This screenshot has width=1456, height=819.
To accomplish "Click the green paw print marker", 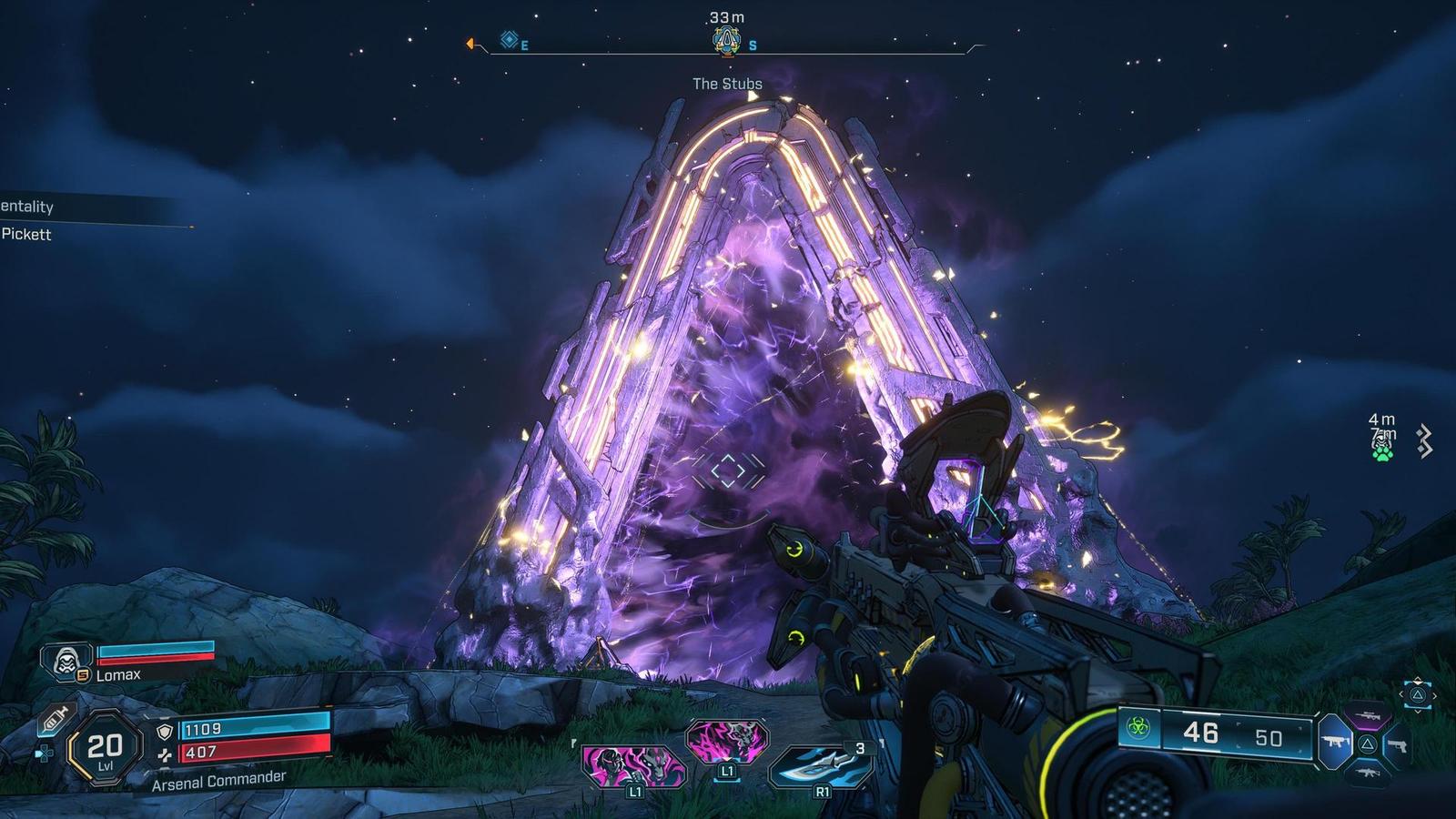I will 1382,450.
